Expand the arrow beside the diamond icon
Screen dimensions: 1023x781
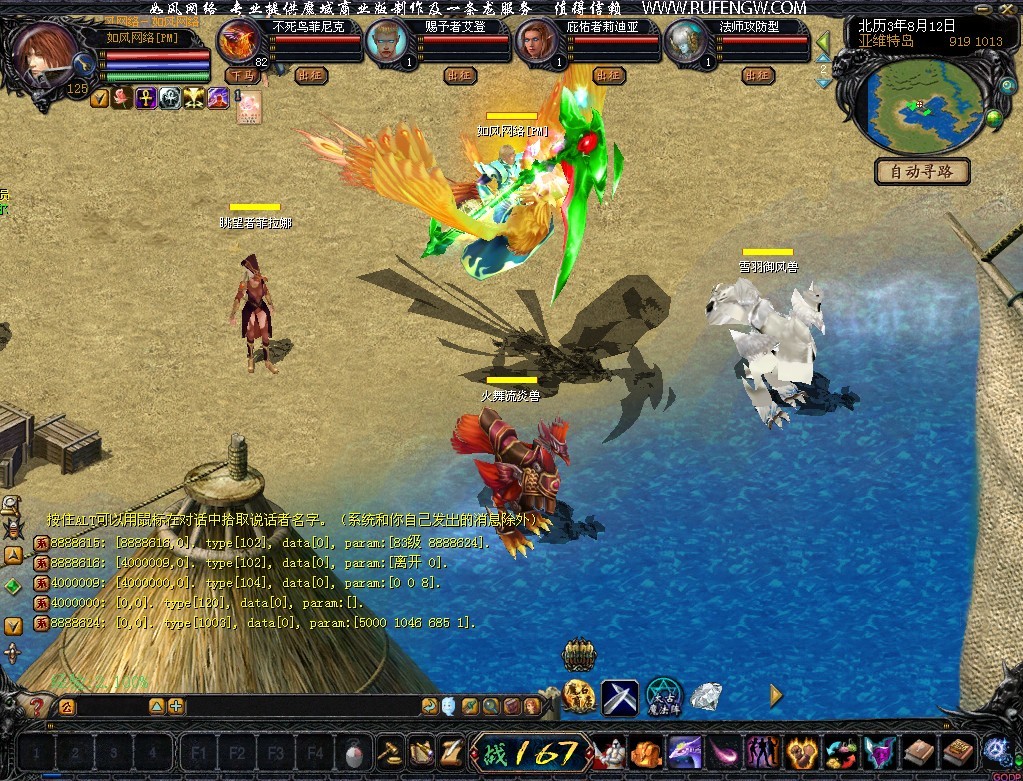coord(776,696)
